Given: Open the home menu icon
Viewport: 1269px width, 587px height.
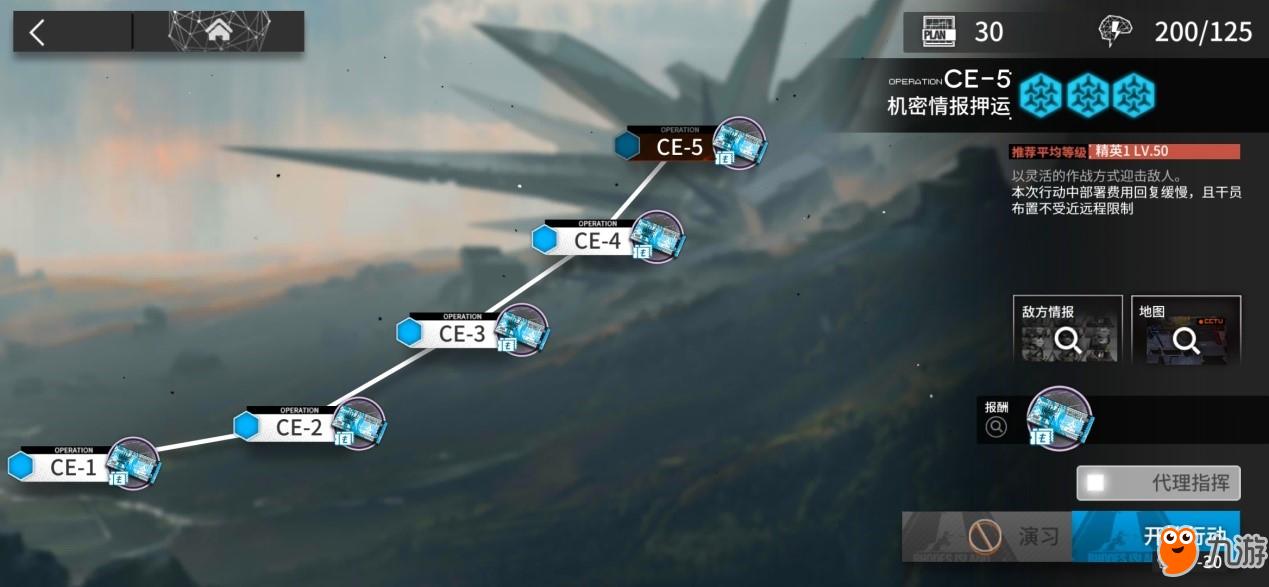Looking at the screenshot, I should coord(218,32).
